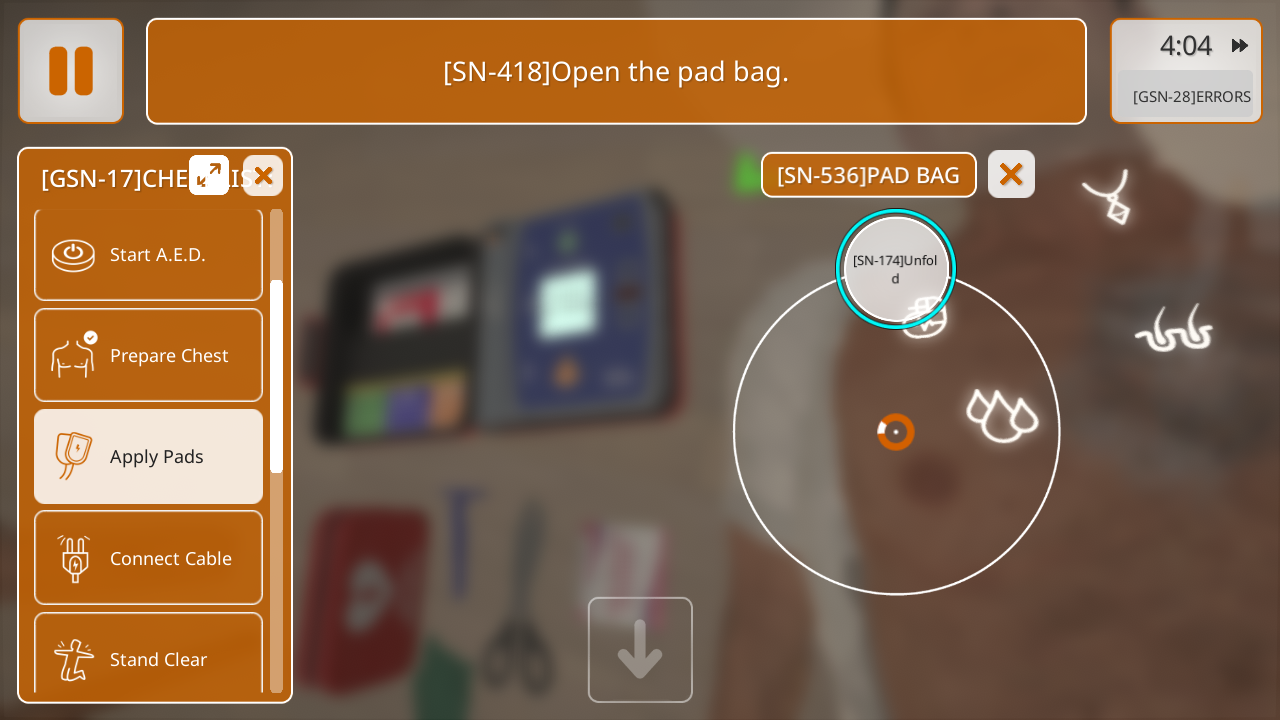
Task: Select Stand Clear checklist step
Action: (x=149, y=657)
